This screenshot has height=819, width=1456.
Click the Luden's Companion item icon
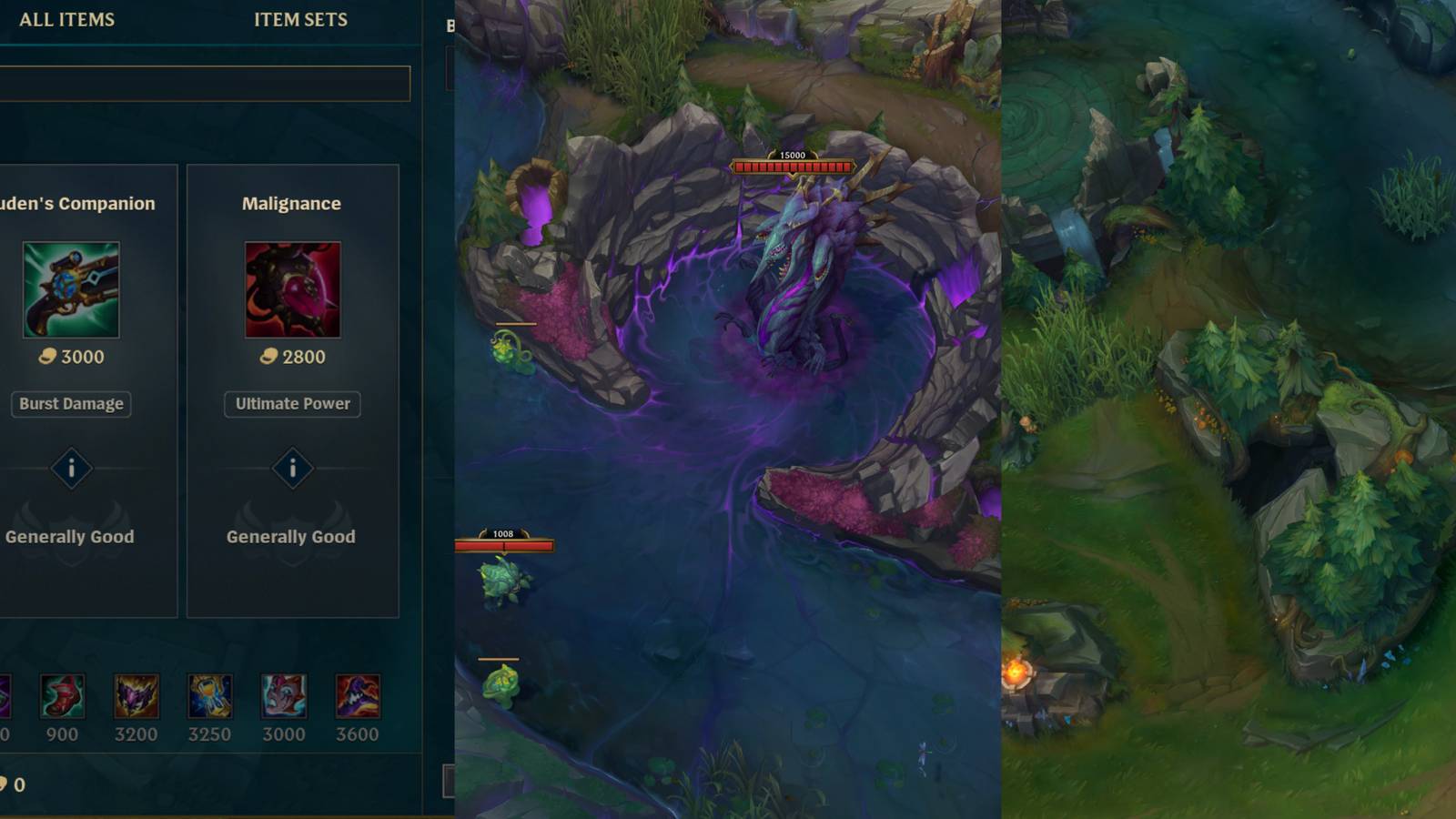[x=72, y=289]
